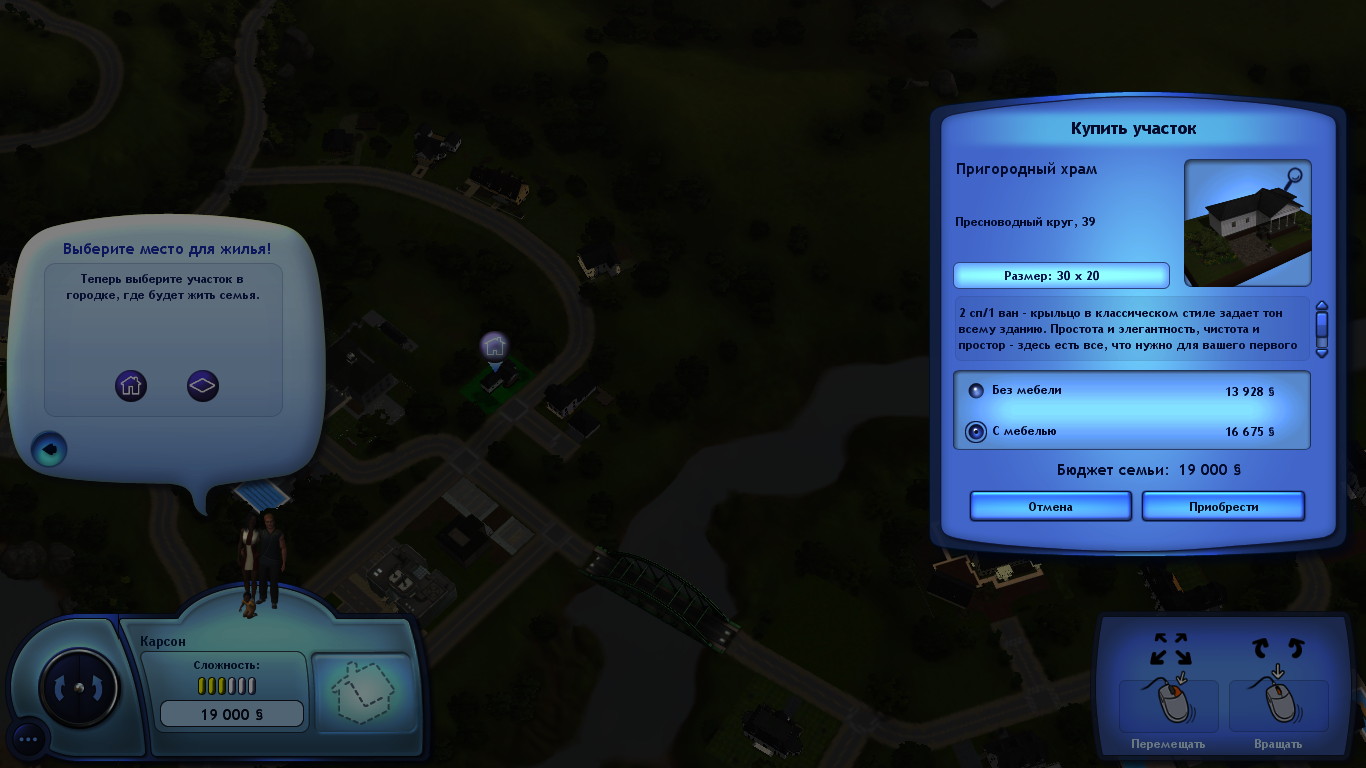Go back using the tutorial bubble arrow

click(49, 450)
